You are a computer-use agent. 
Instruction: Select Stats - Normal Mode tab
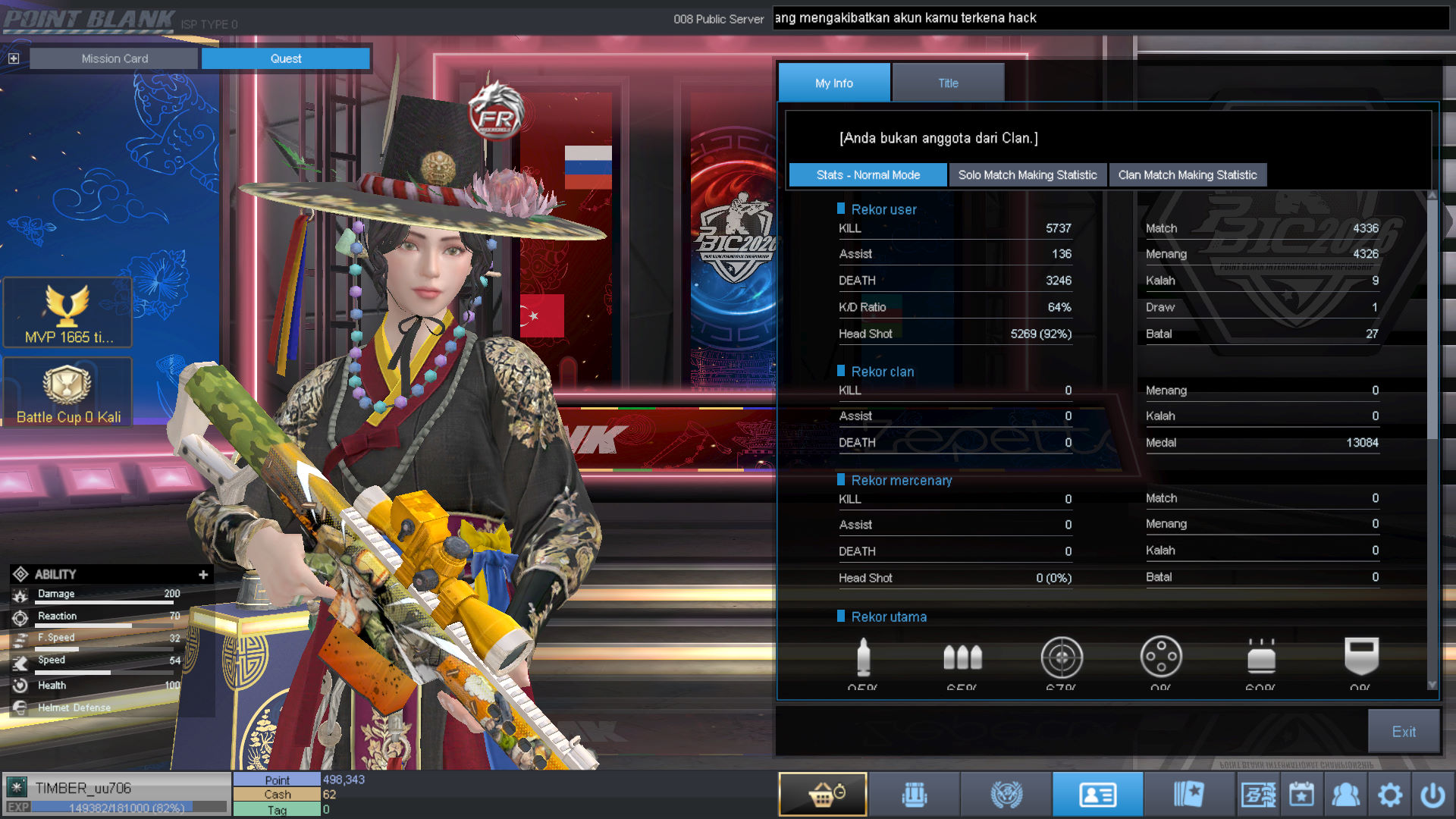(868, 174)
